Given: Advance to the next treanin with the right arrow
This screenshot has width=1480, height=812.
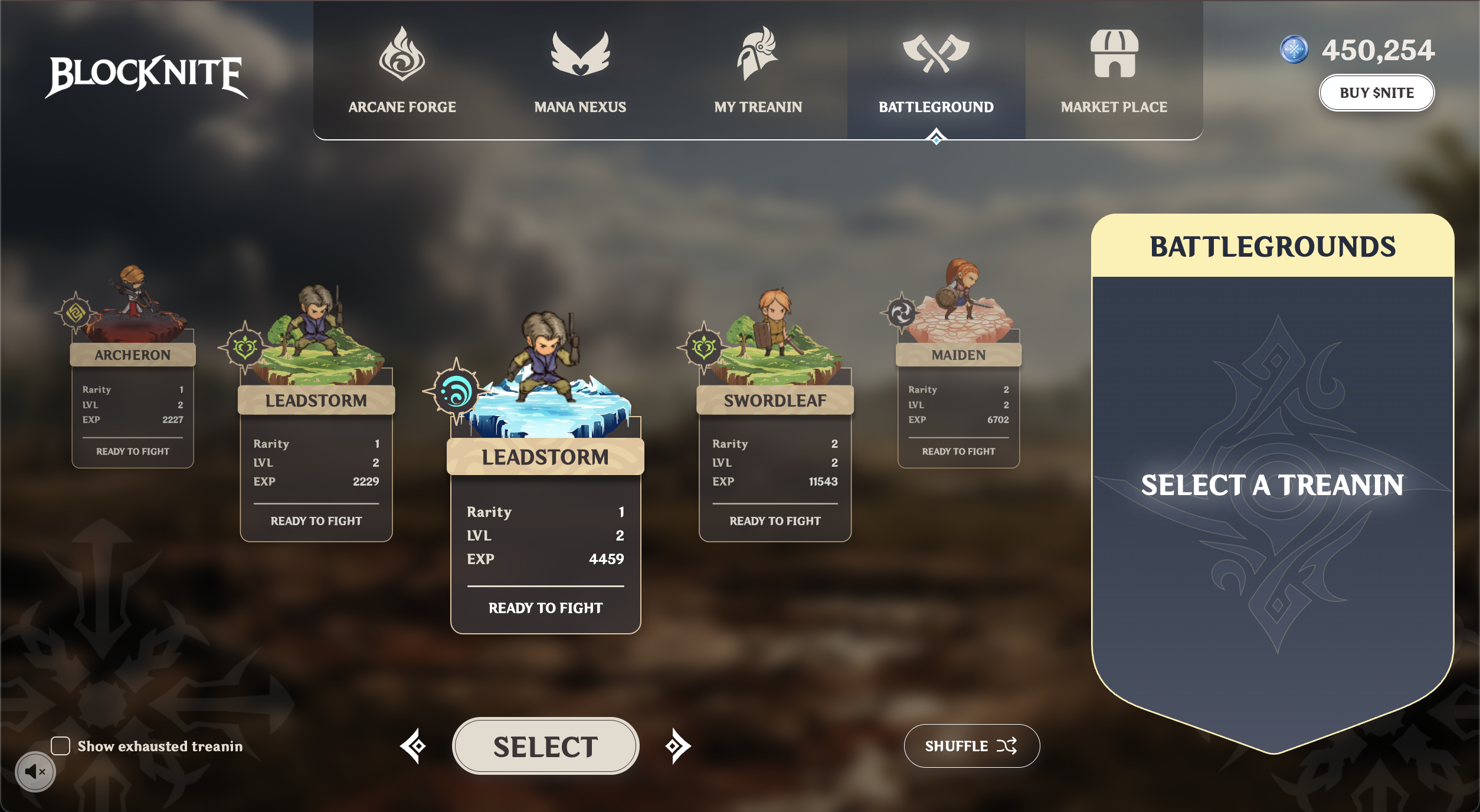Looking at the screenshot, I should (677, 745).
